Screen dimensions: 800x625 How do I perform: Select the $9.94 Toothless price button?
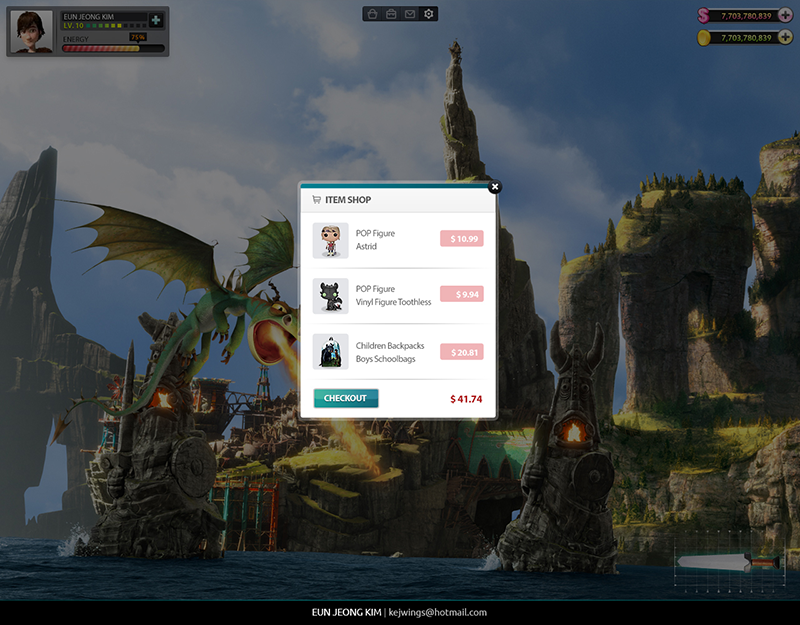click(x=461, y=295)
